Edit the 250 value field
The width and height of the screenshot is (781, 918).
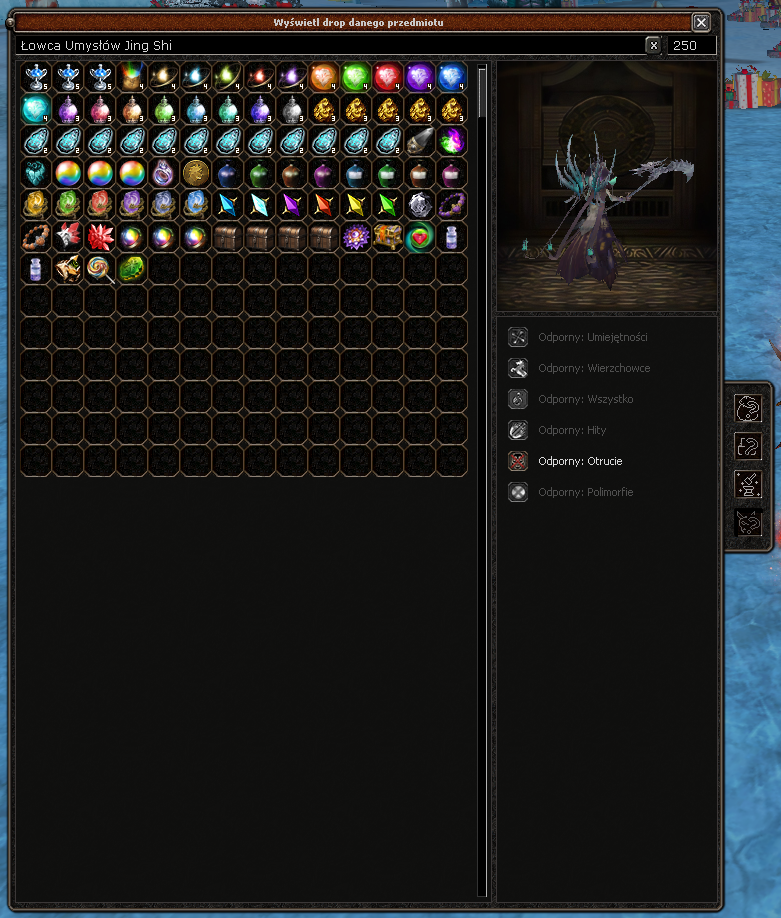click(x=692, y=45)
